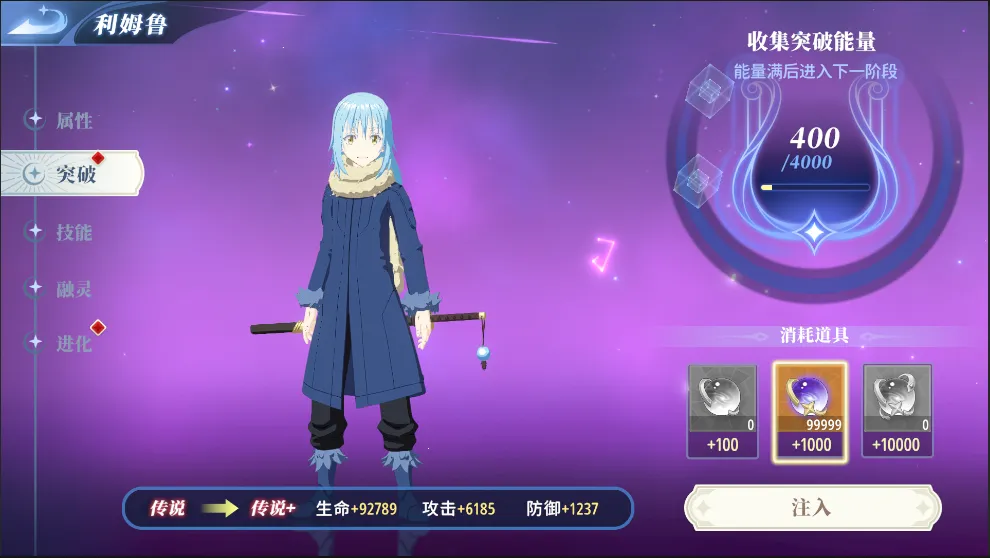This screenshot has height=558, width=990.
Task: Choose the +100 energy item
Action: [x=722, y=411]
